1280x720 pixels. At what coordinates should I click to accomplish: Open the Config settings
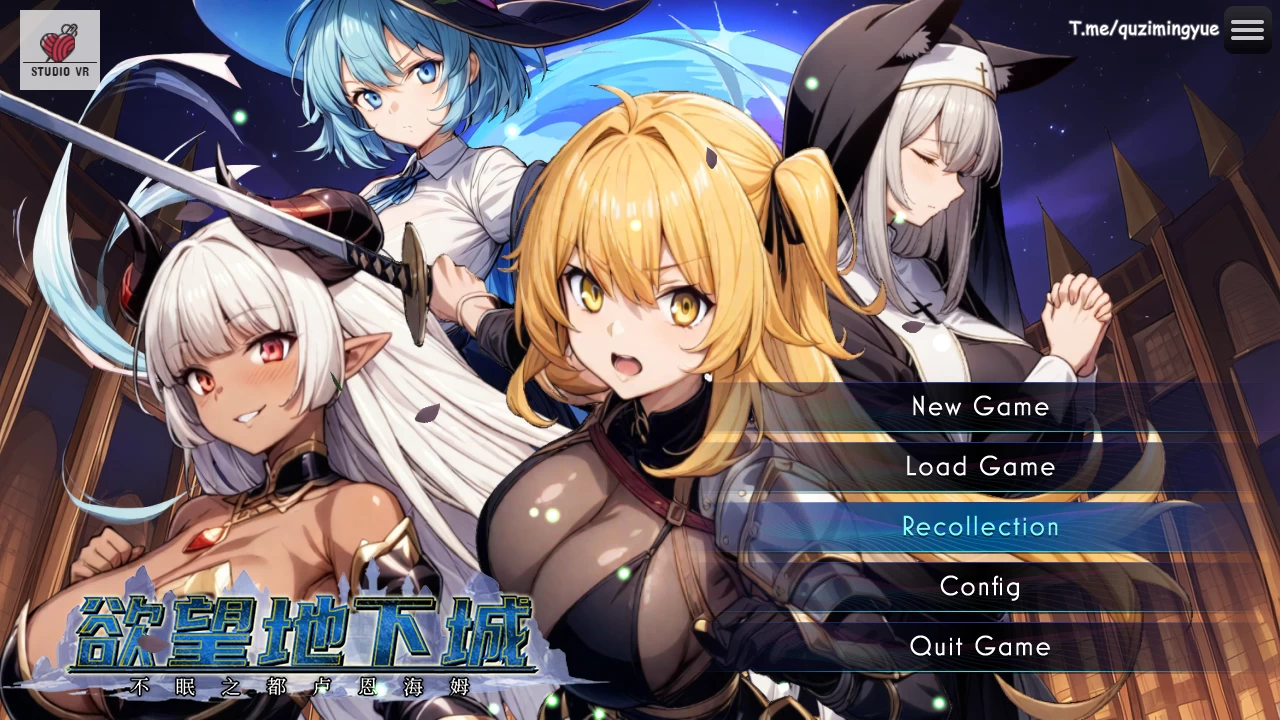(980, 587)
